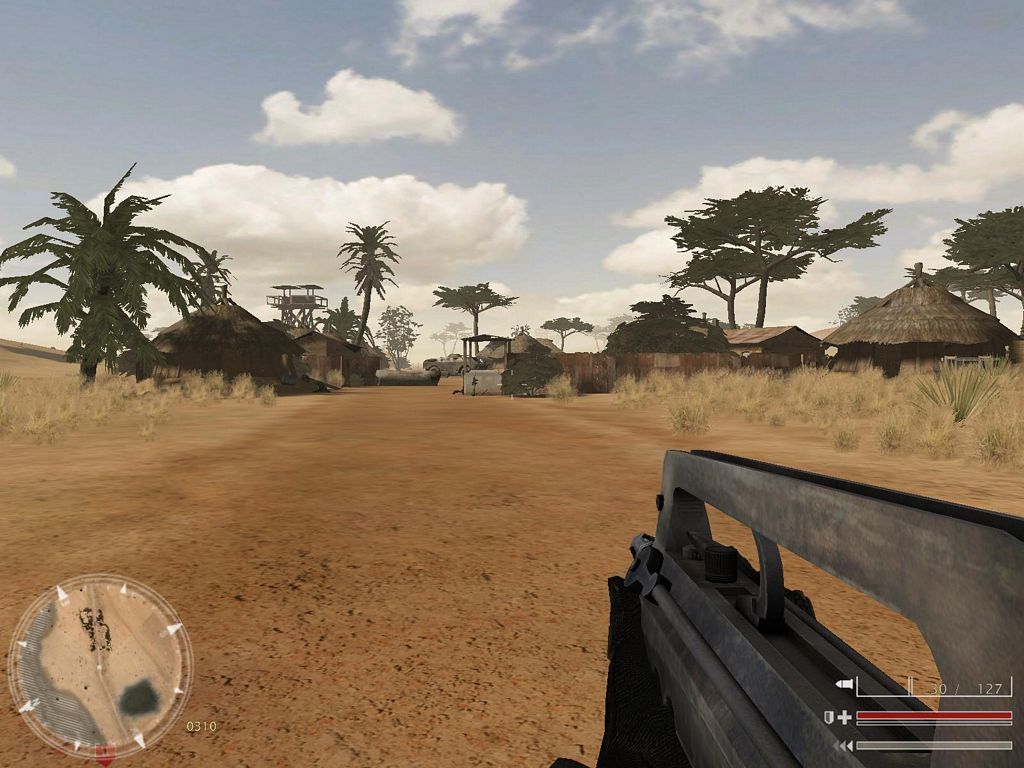The width and height of the screenshot is (1024, 768).
Task: Click the double-arrow stamina icon
Action: tap(845, 745)
